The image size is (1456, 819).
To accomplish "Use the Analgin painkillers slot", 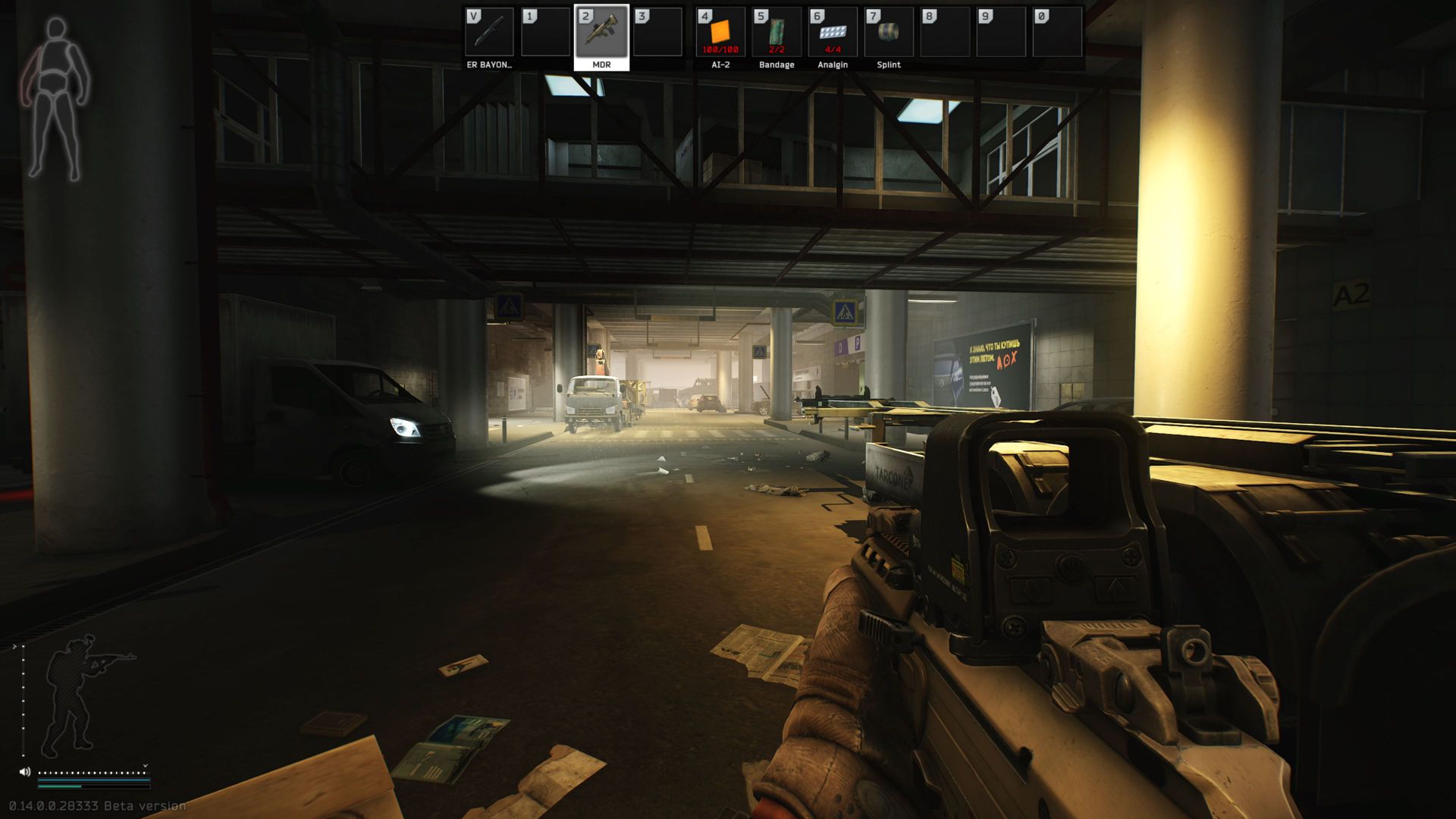I will (833, 33).
